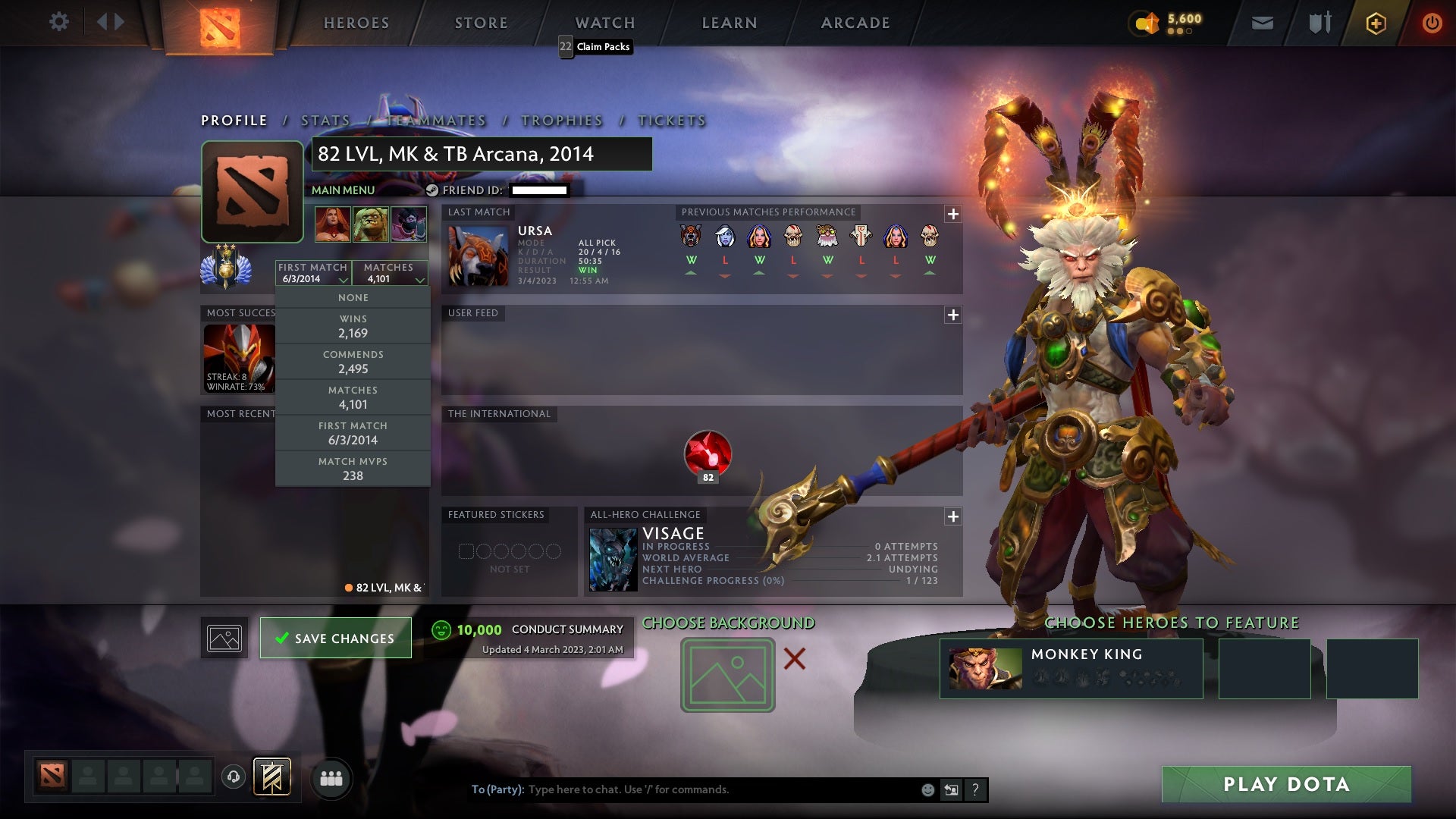Quit the game with the power button
The width and height of the screenshot is (1456, 819).
point(1432,23)
